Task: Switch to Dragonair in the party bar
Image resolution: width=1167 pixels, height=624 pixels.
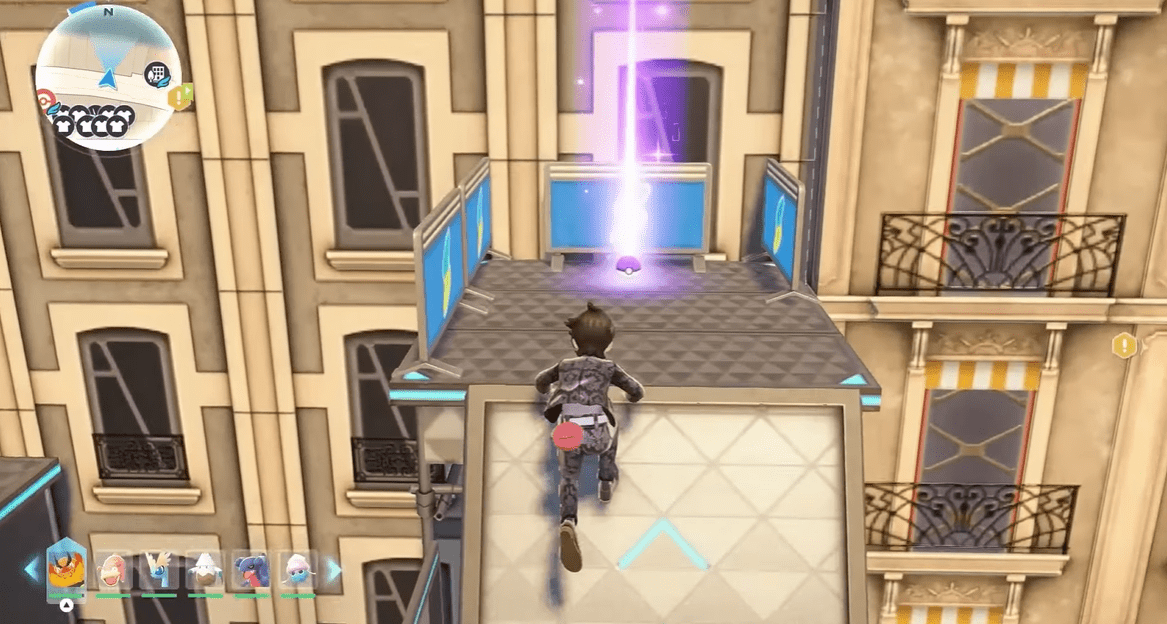Action: coord(159,570)
